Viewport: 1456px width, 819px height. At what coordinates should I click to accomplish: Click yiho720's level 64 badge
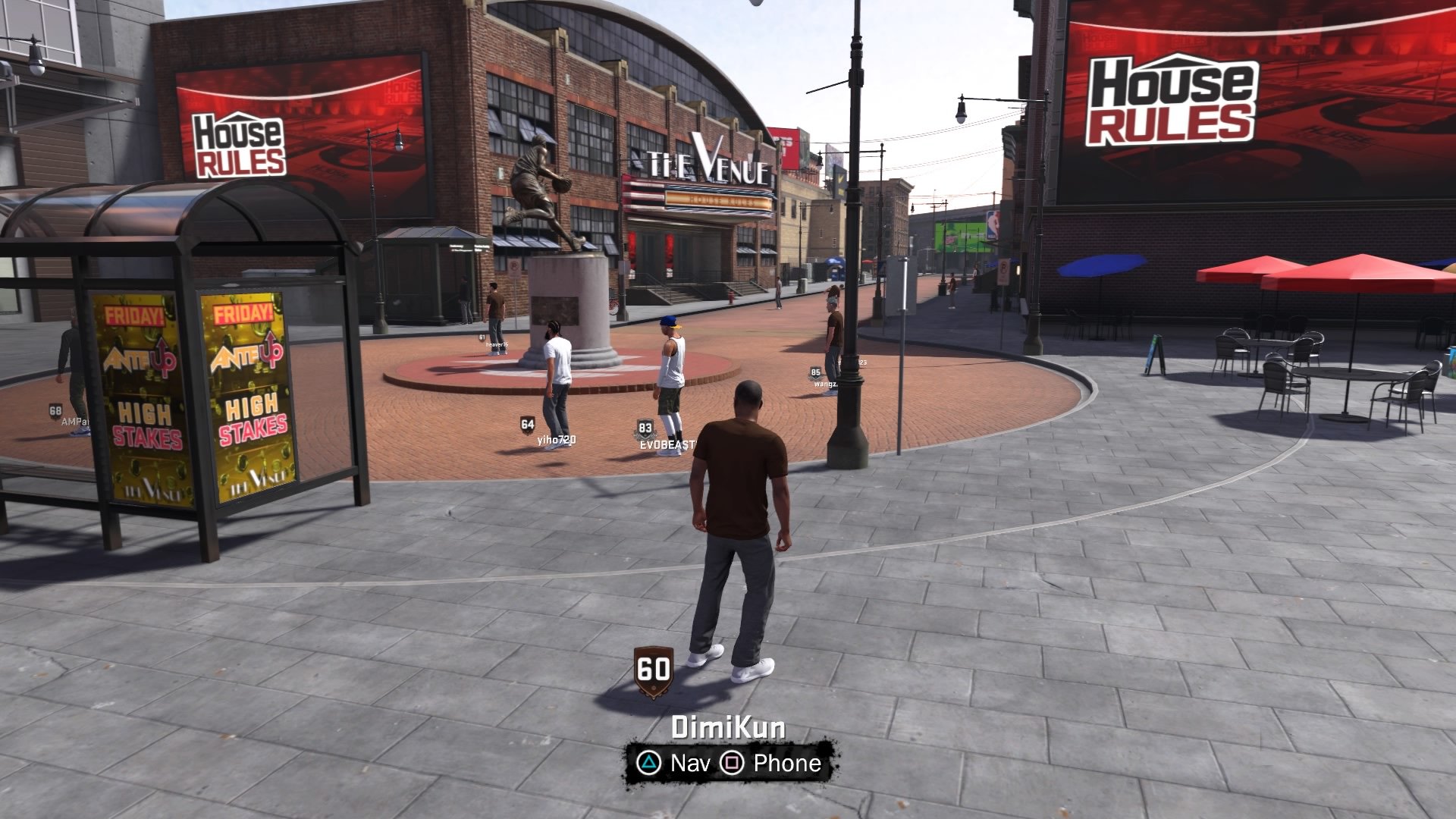pyautogui.click(x=526, y=424)
